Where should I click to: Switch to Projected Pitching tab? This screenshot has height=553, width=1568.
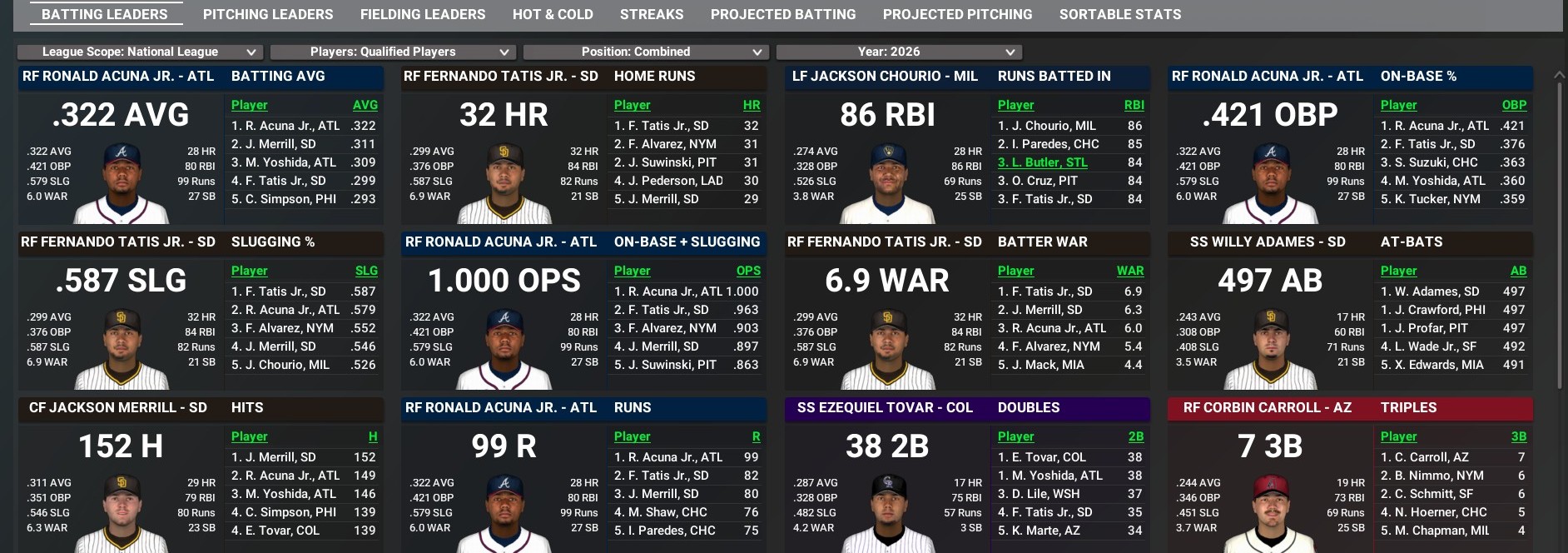tap(957, 14)
